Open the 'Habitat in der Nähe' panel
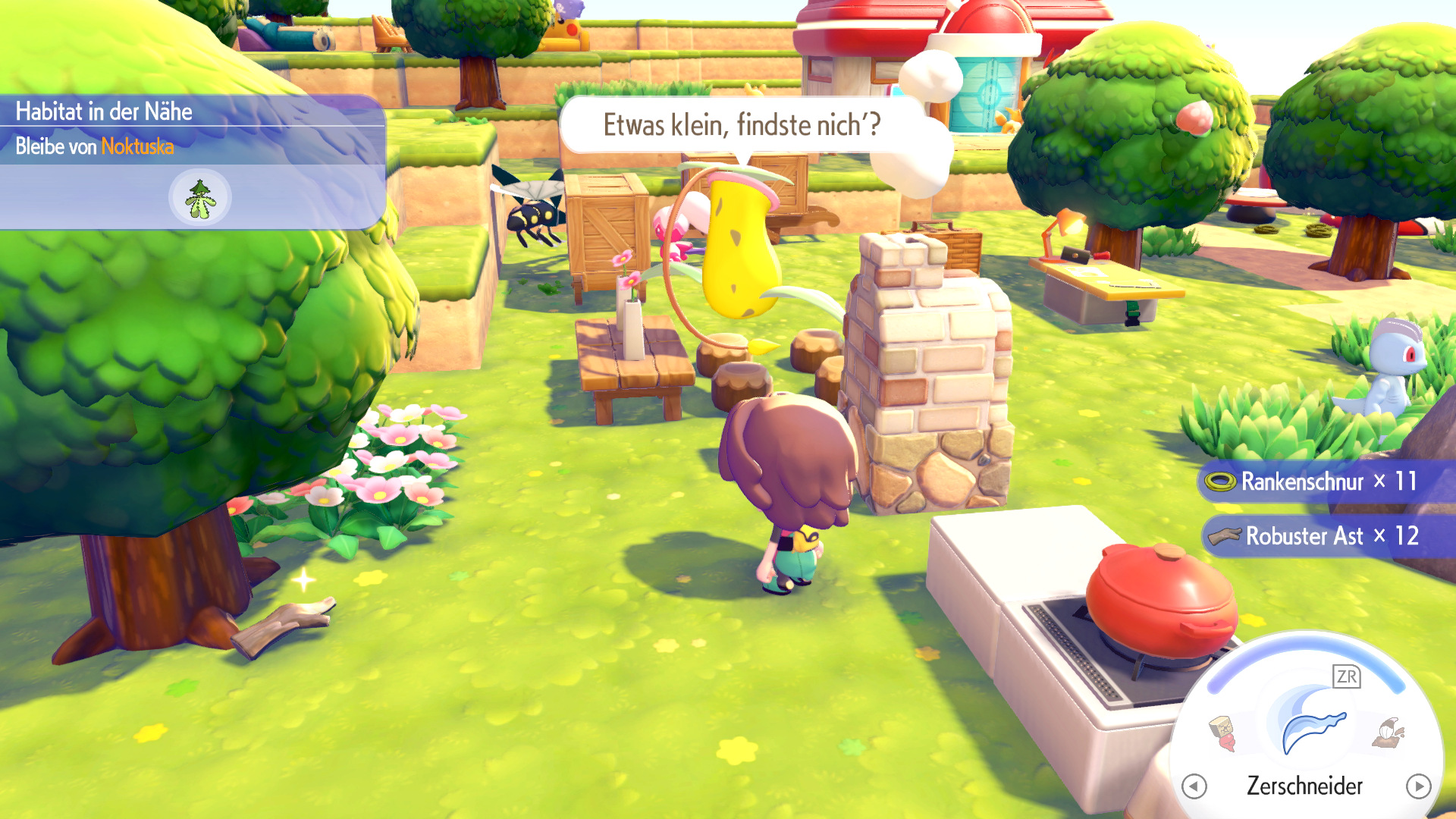 coord(104,111)
